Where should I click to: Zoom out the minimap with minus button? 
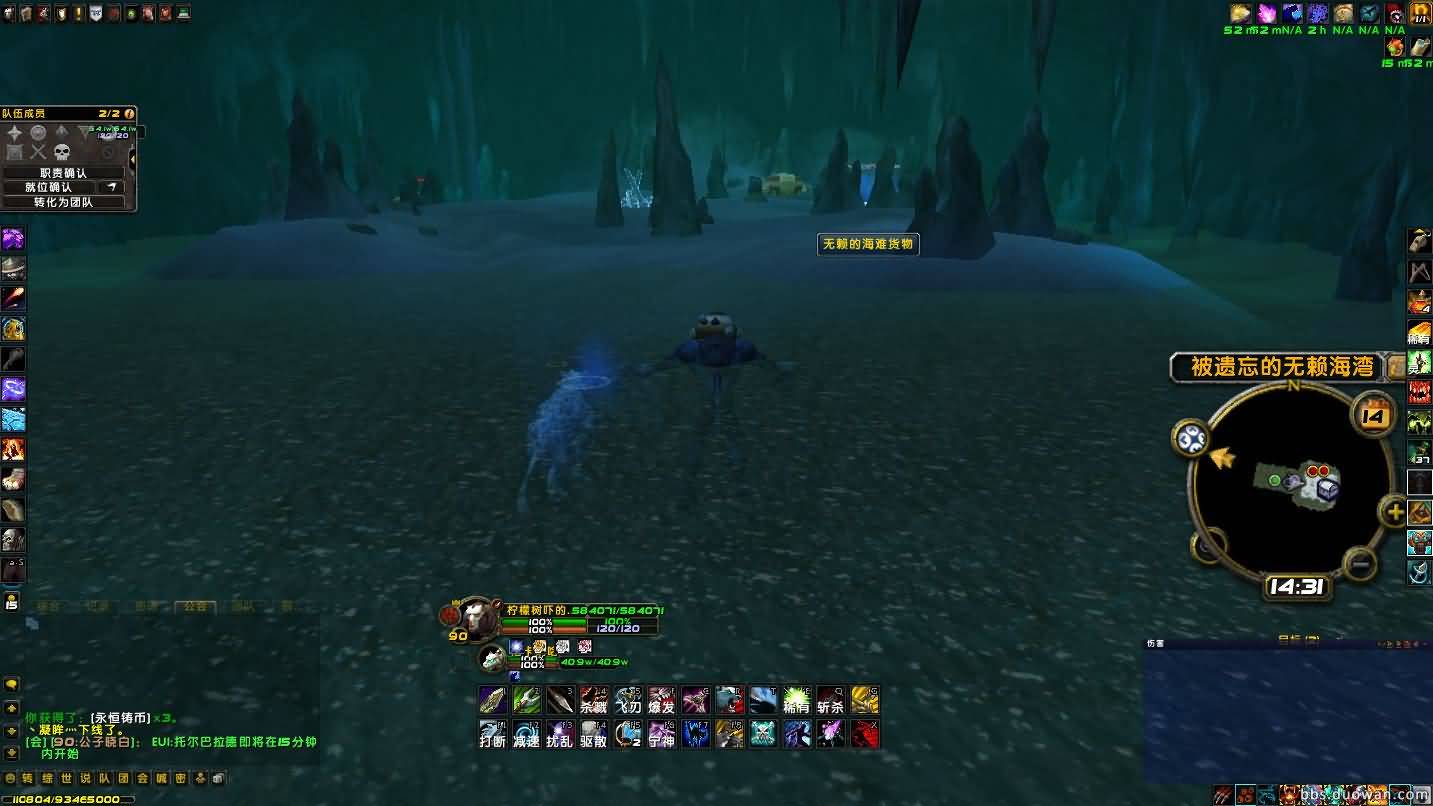1360,563
